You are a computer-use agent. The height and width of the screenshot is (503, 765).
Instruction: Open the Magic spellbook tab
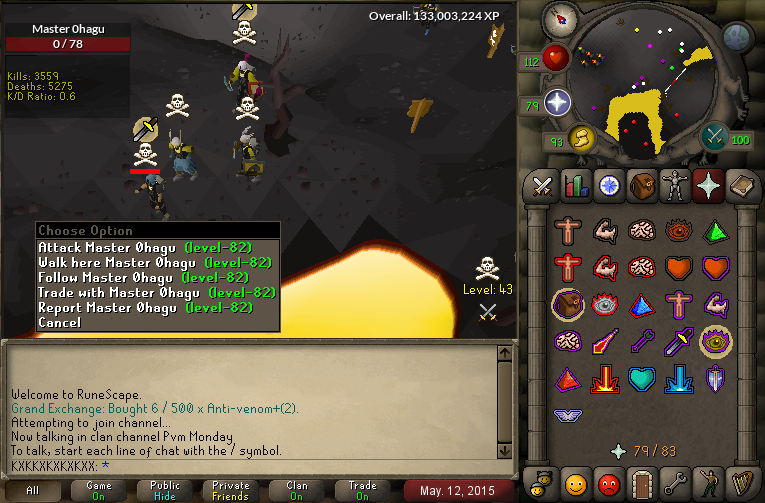click(740, 185)
